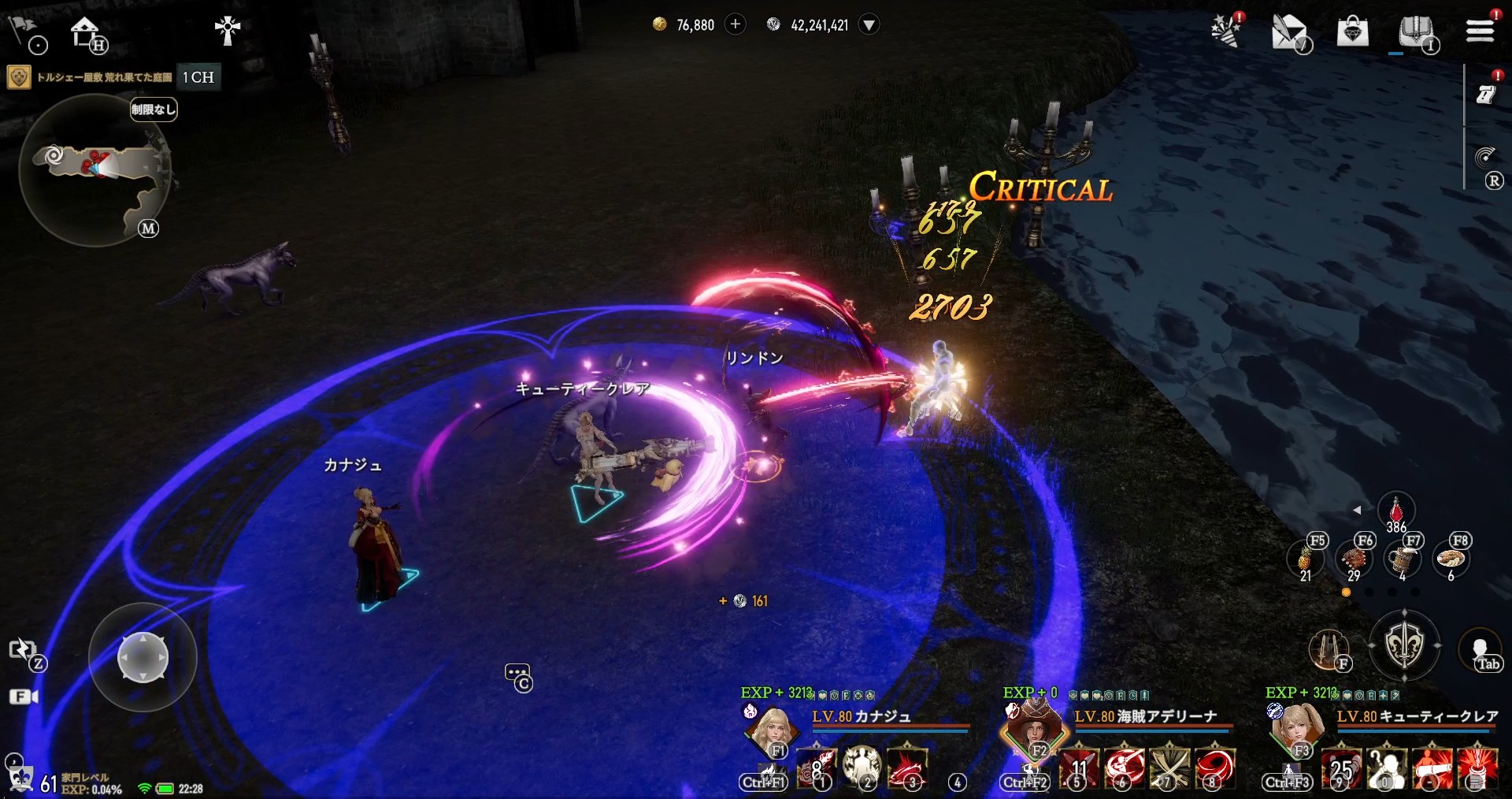Select キューティークレア character portrait
This screenshot has height=799, width=1512.
pyautogui.click(x=1295, y=729)
